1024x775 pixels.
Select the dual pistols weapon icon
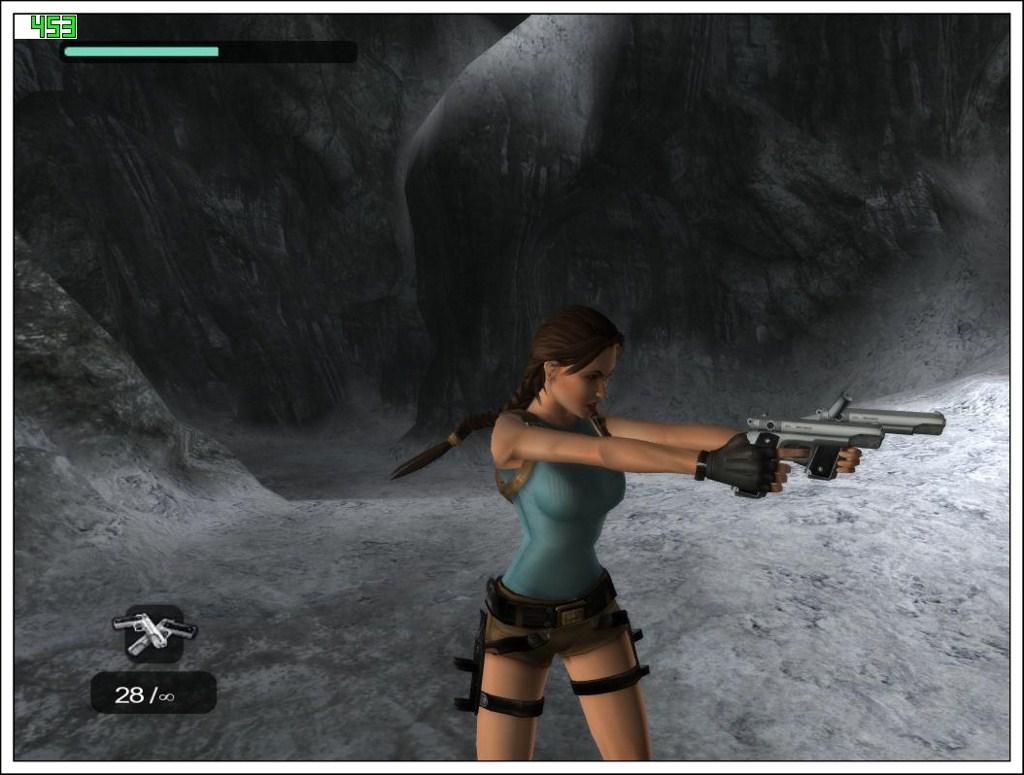[x=154, y=632]
